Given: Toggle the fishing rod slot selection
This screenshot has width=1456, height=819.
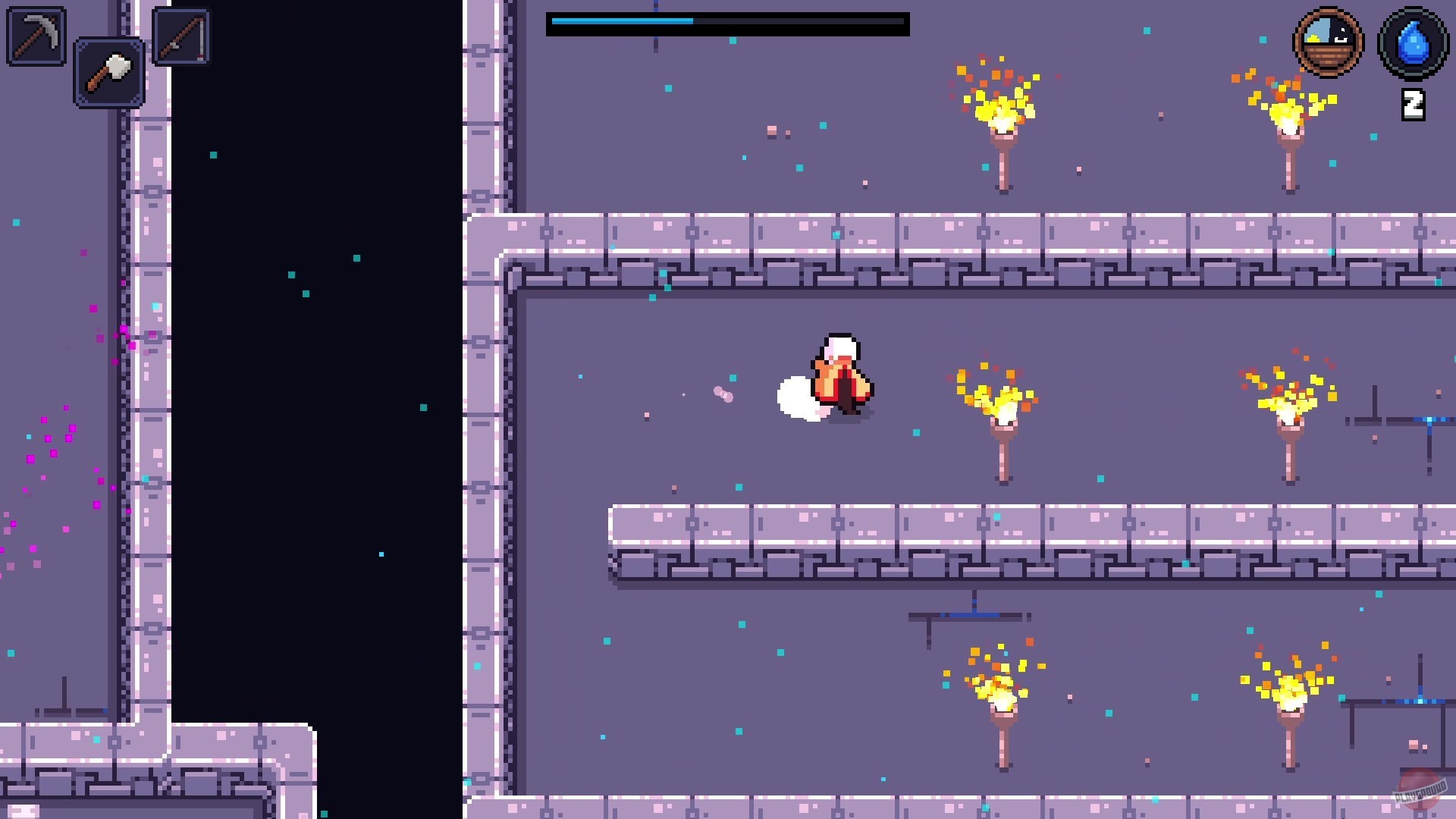Looking at the screenshot, I should (180, 37).
